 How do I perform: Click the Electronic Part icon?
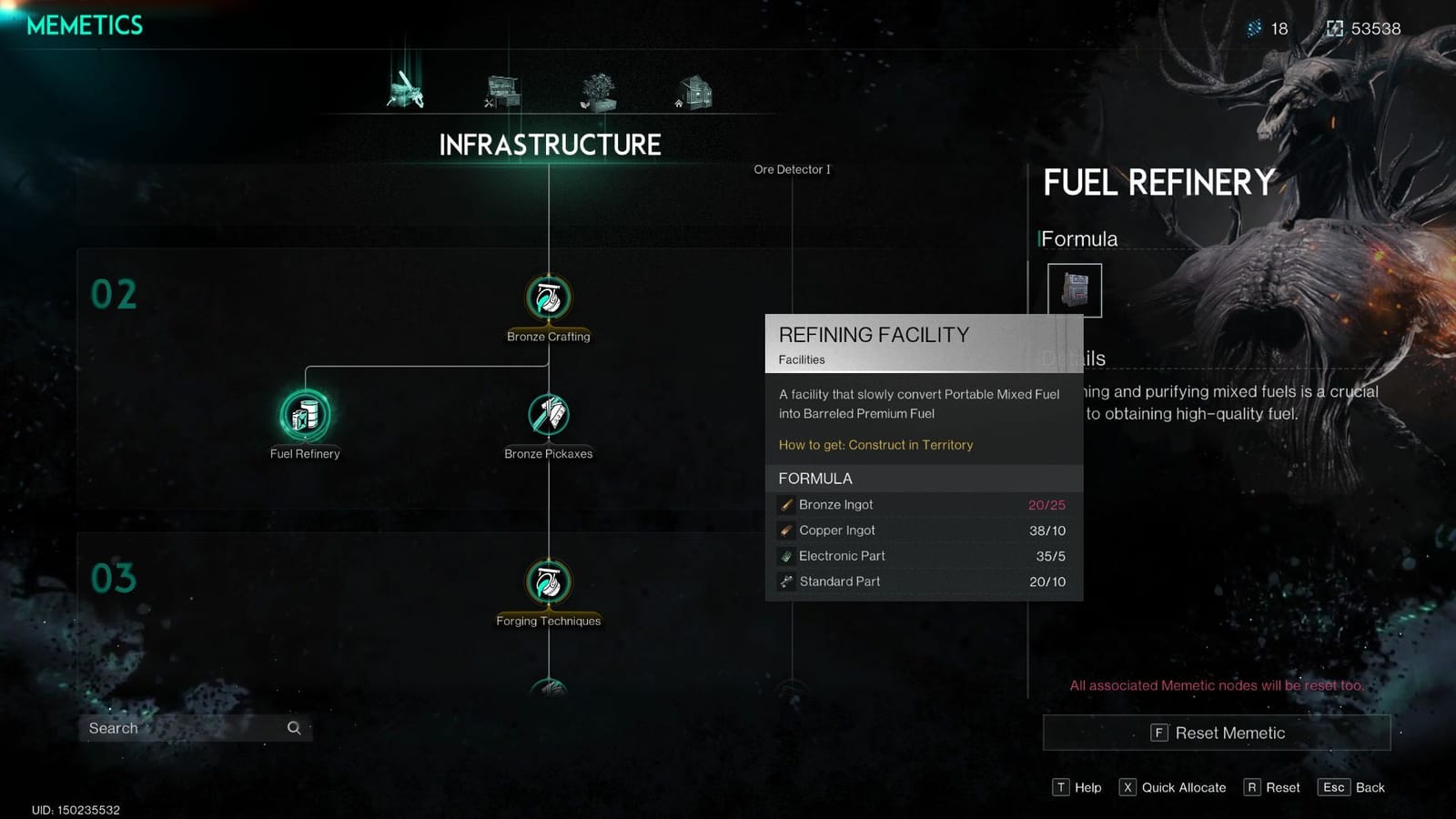785,555
